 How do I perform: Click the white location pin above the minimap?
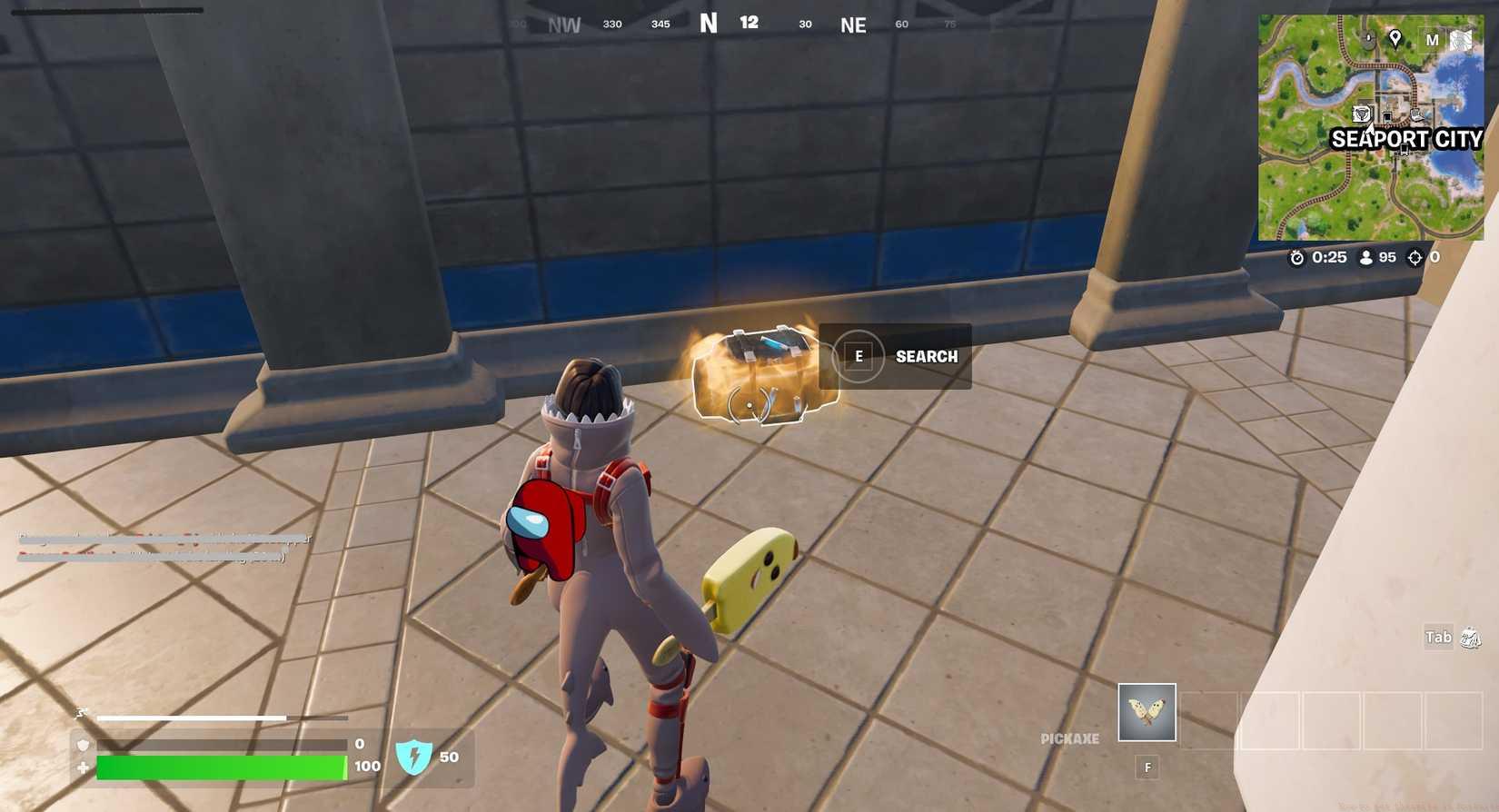[1395, 39]
